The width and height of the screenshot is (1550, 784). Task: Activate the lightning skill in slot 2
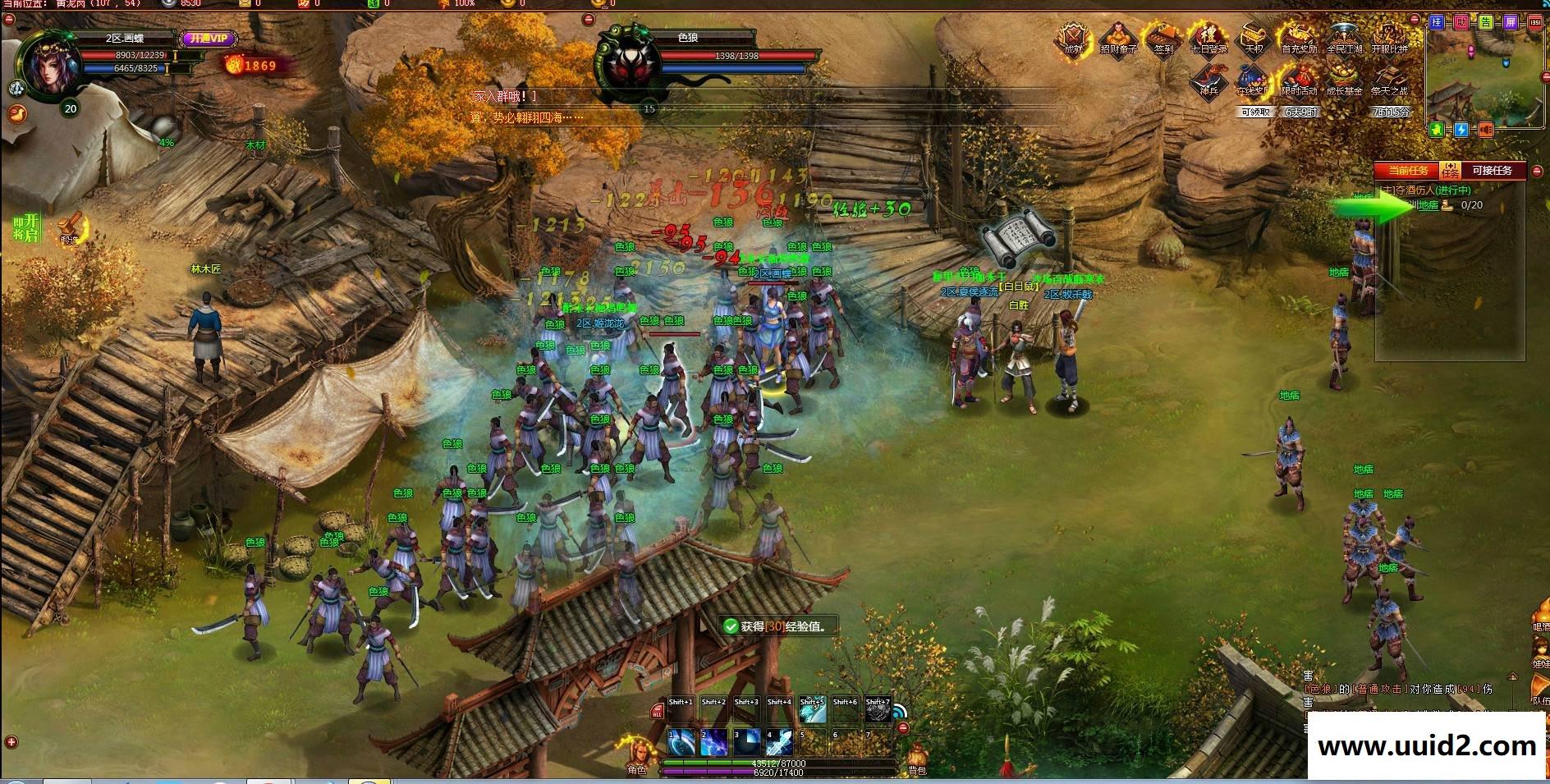(x=713, y=742)
